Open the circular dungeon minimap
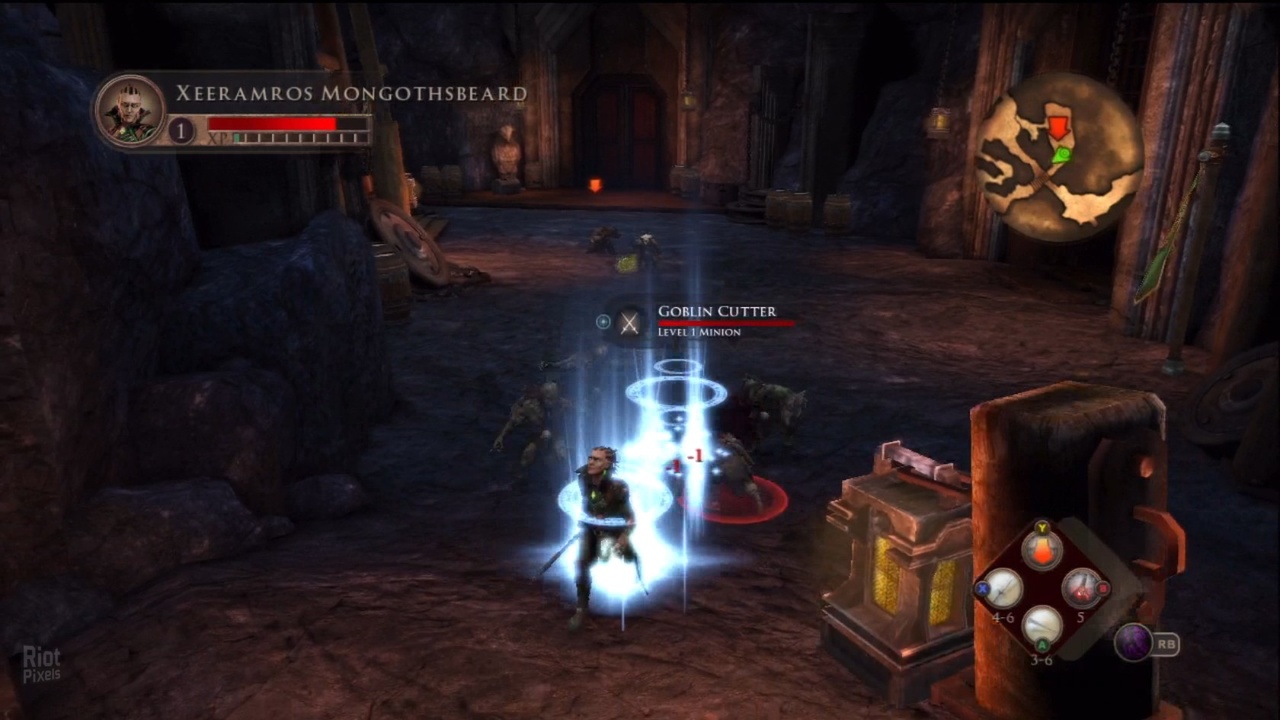Screen dimensions: 1280x720 (1059, 157)
